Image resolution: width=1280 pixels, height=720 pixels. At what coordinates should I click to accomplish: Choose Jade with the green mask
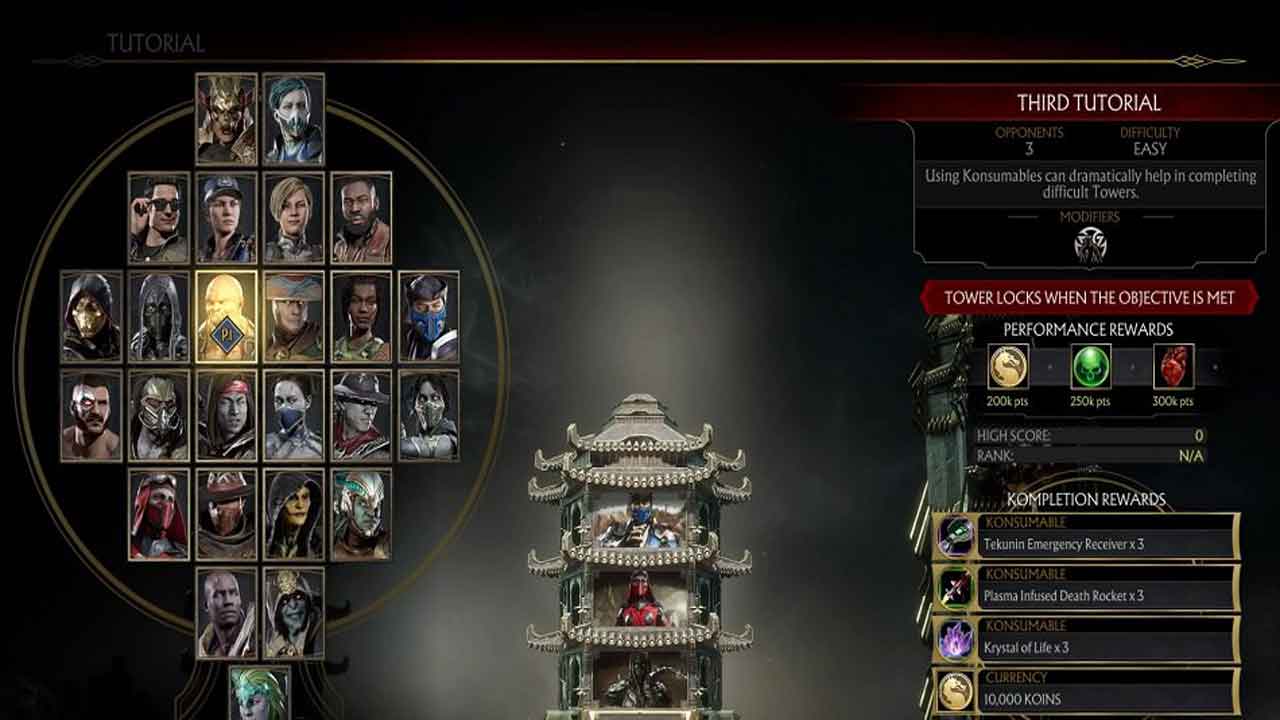click(x=429, y=415)
